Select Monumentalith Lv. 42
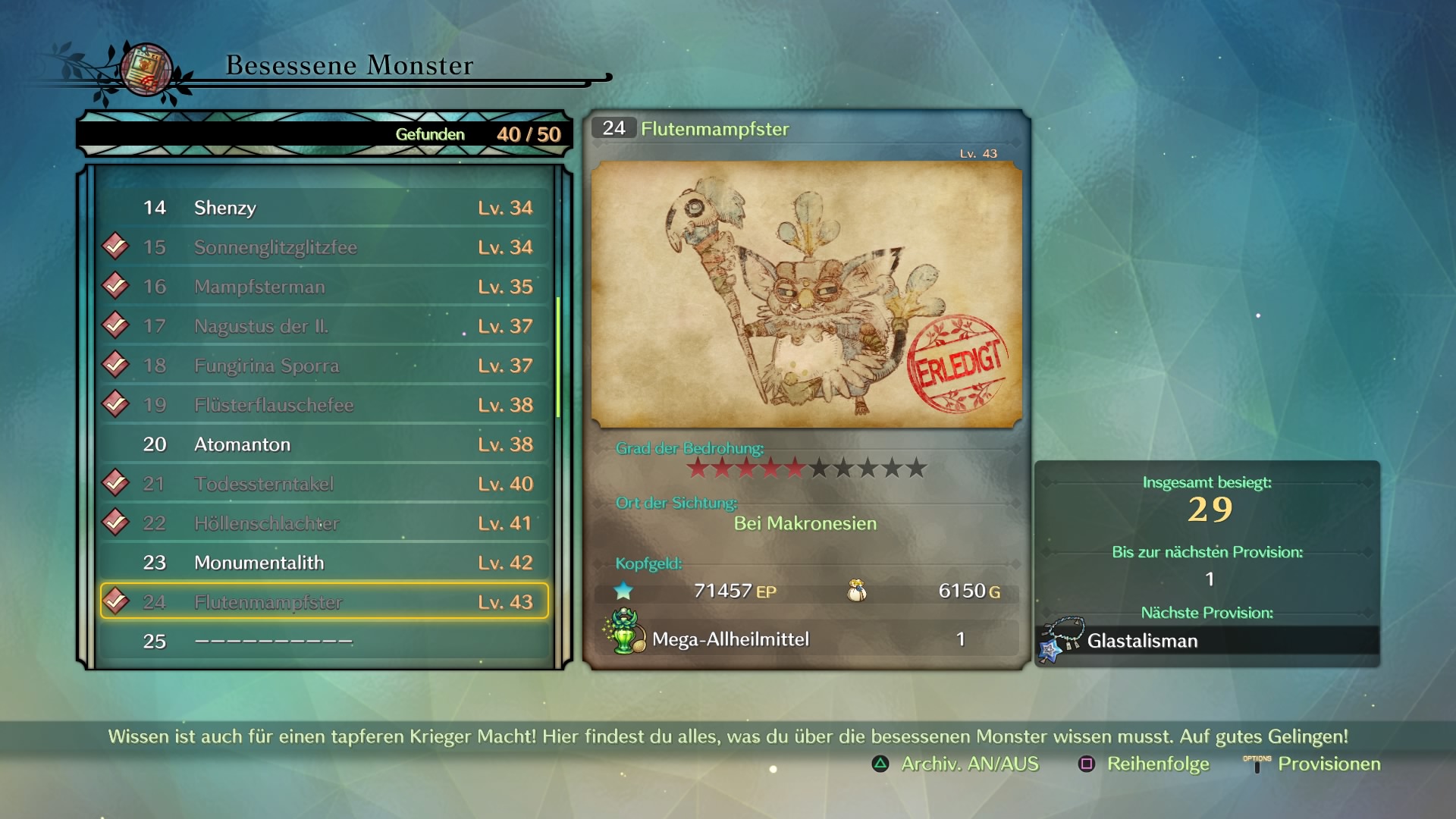Viewport: 1456px width, 819px height. (x=325, y=563)
